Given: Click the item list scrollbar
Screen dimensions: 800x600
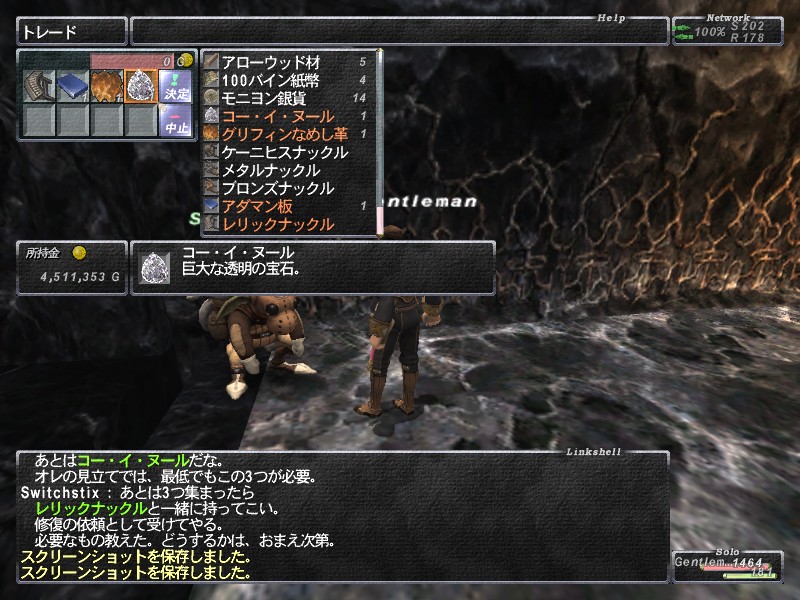Looking at the screenshot, I should point(379,140).
